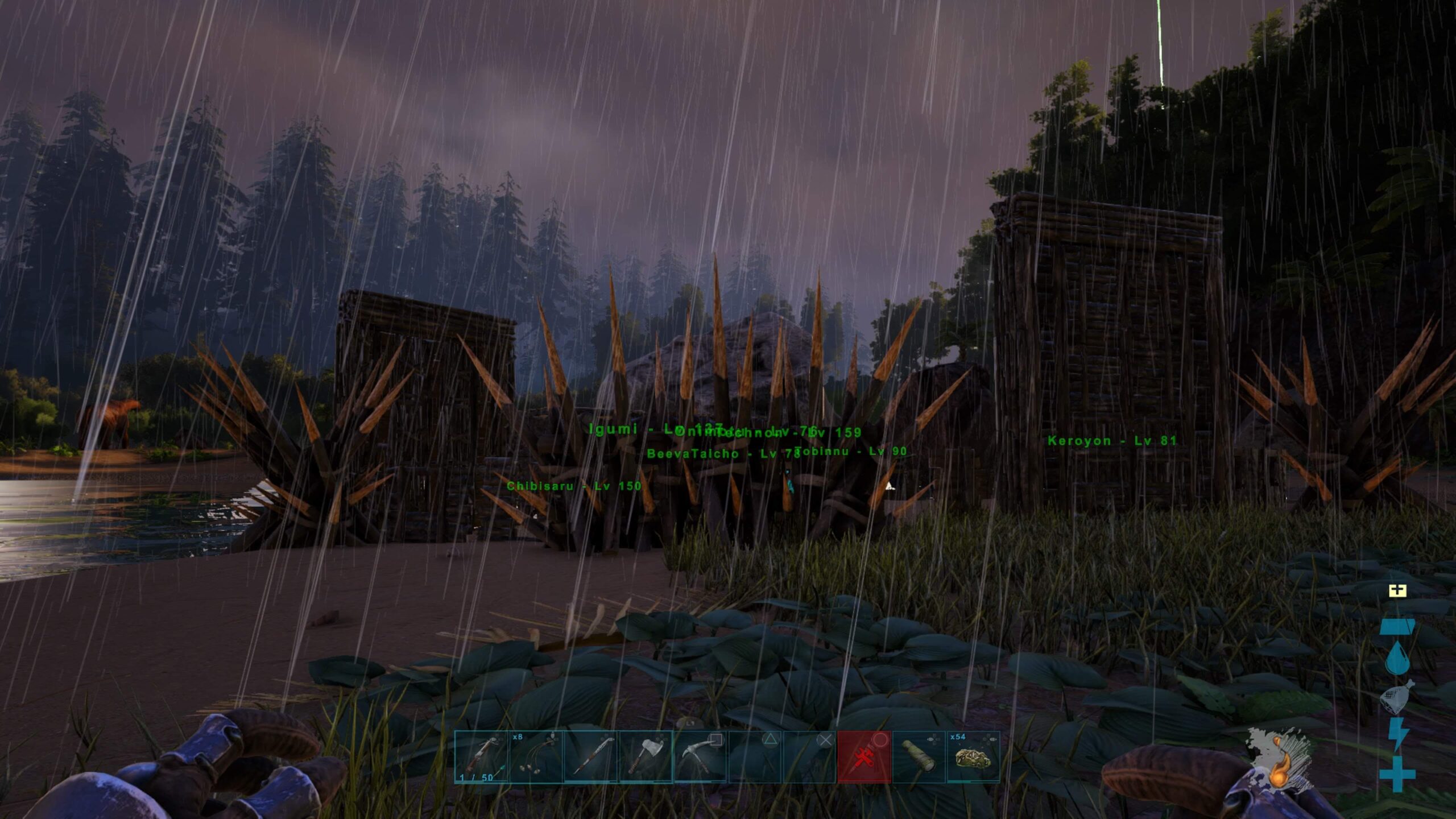1456x819 pixels.
Task: Open the yellow level-up plus indicator
Action: coord(1397,591)
